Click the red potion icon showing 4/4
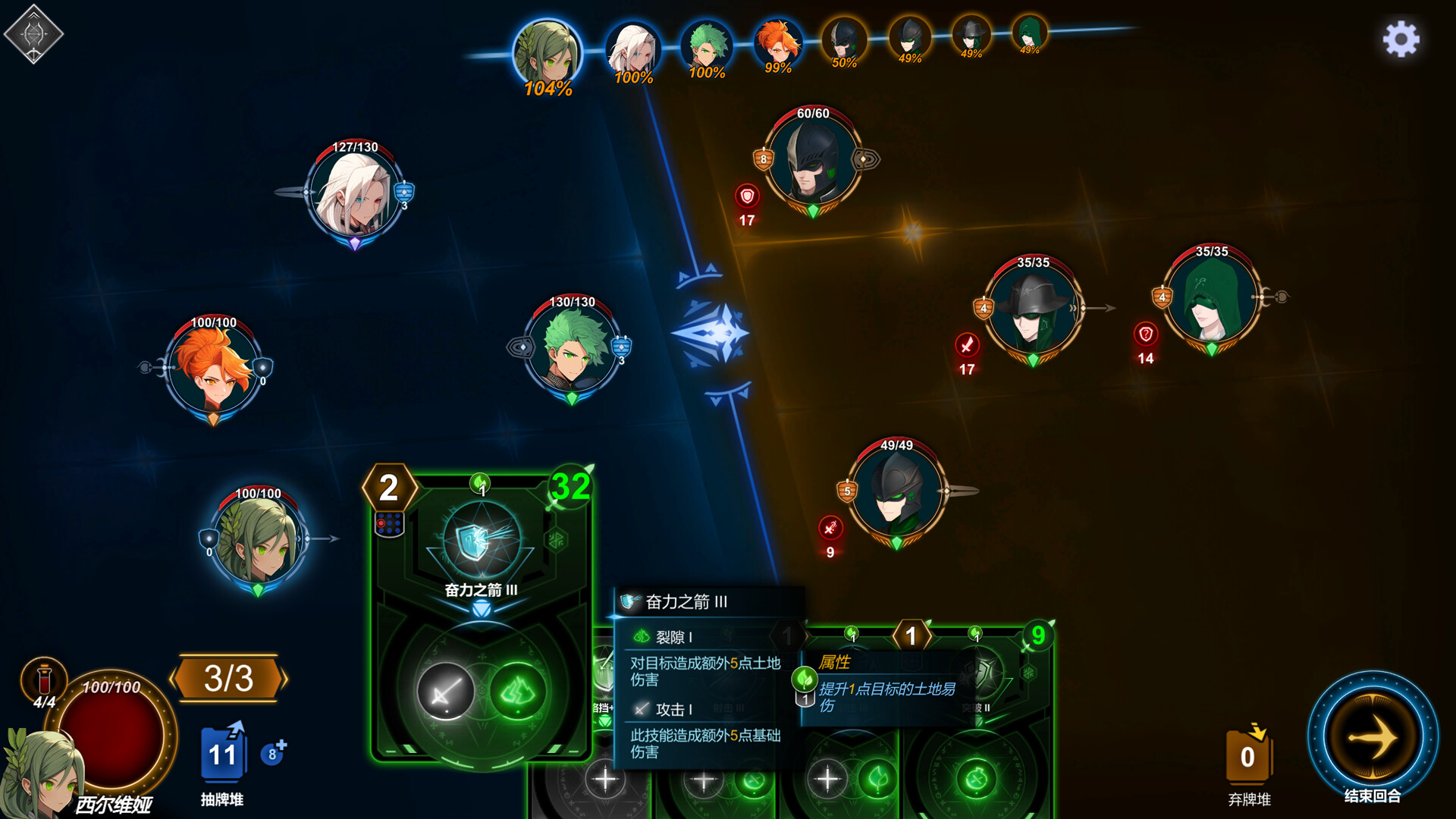The width and height of the screenshot is (1456, 819). tap(44, 678)
